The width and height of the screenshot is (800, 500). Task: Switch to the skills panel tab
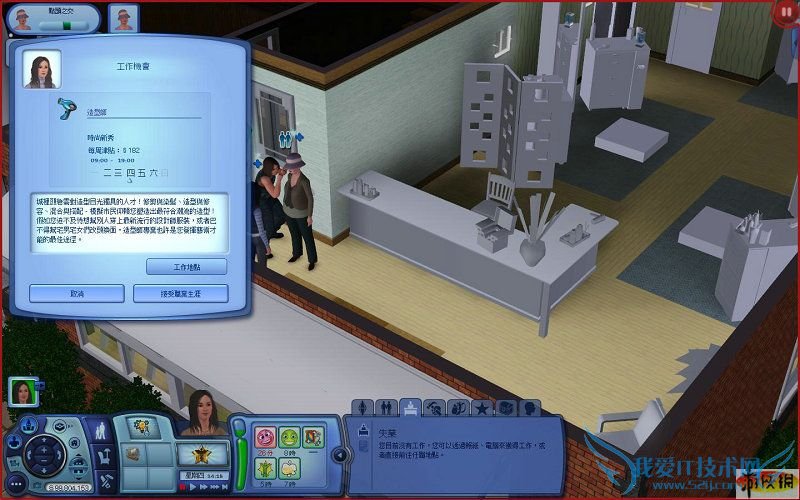434,408
